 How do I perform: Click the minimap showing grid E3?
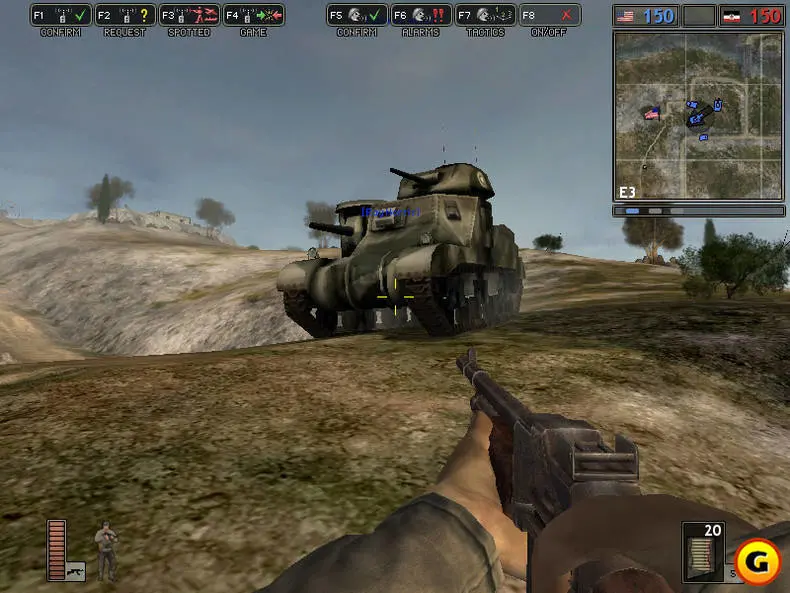coord(697,115)
